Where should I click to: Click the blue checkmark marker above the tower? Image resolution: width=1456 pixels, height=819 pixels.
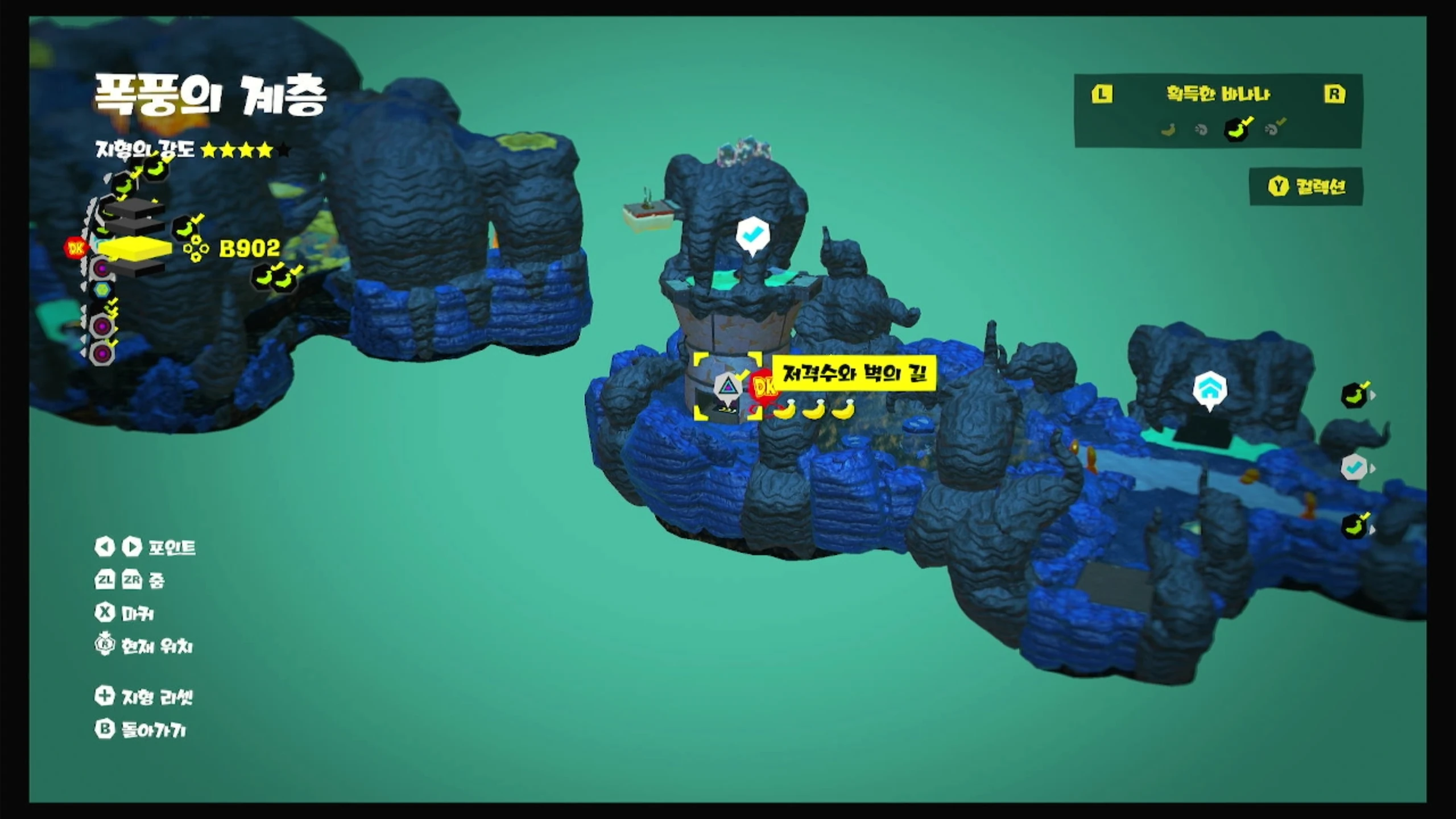752,234
